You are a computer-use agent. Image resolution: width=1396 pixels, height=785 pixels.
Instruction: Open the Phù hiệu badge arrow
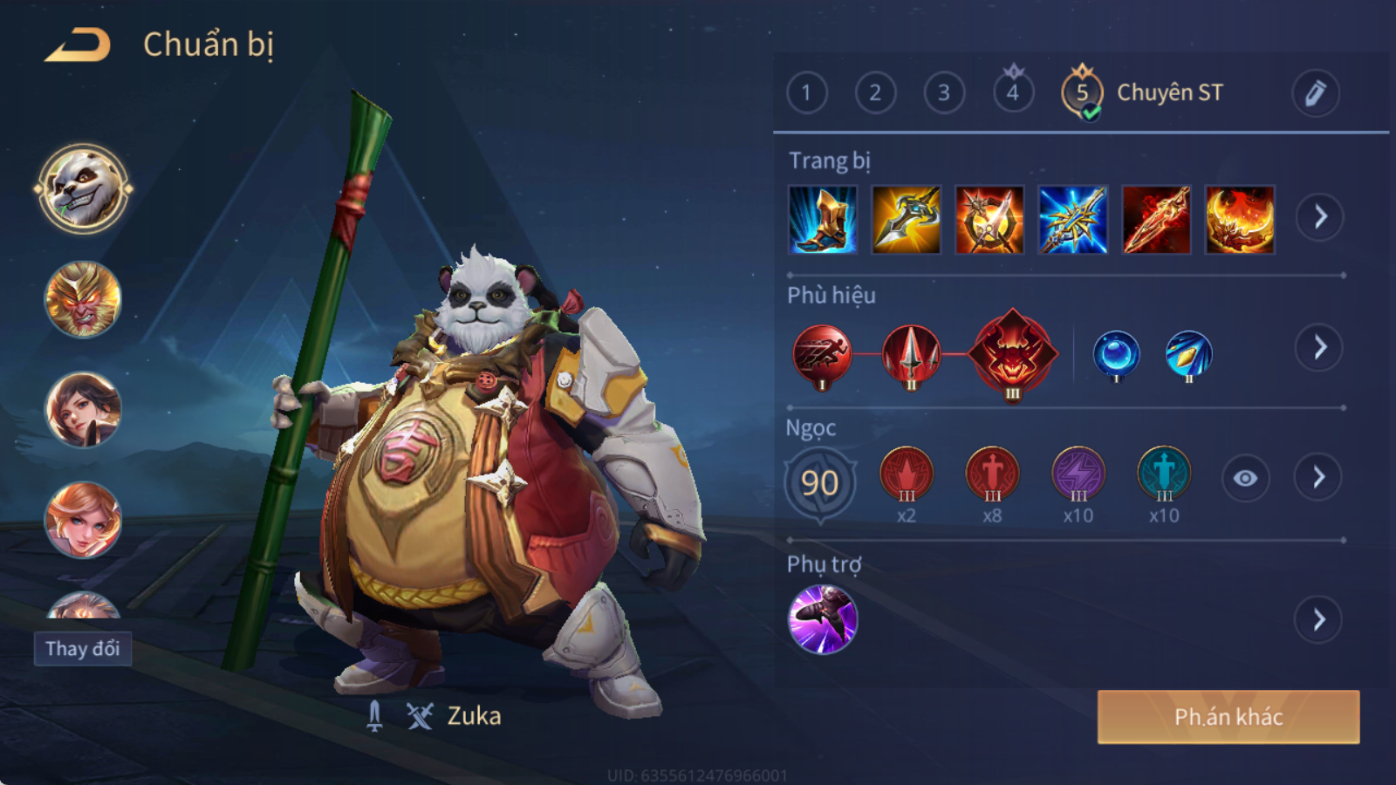click(x=1320, y=347)
